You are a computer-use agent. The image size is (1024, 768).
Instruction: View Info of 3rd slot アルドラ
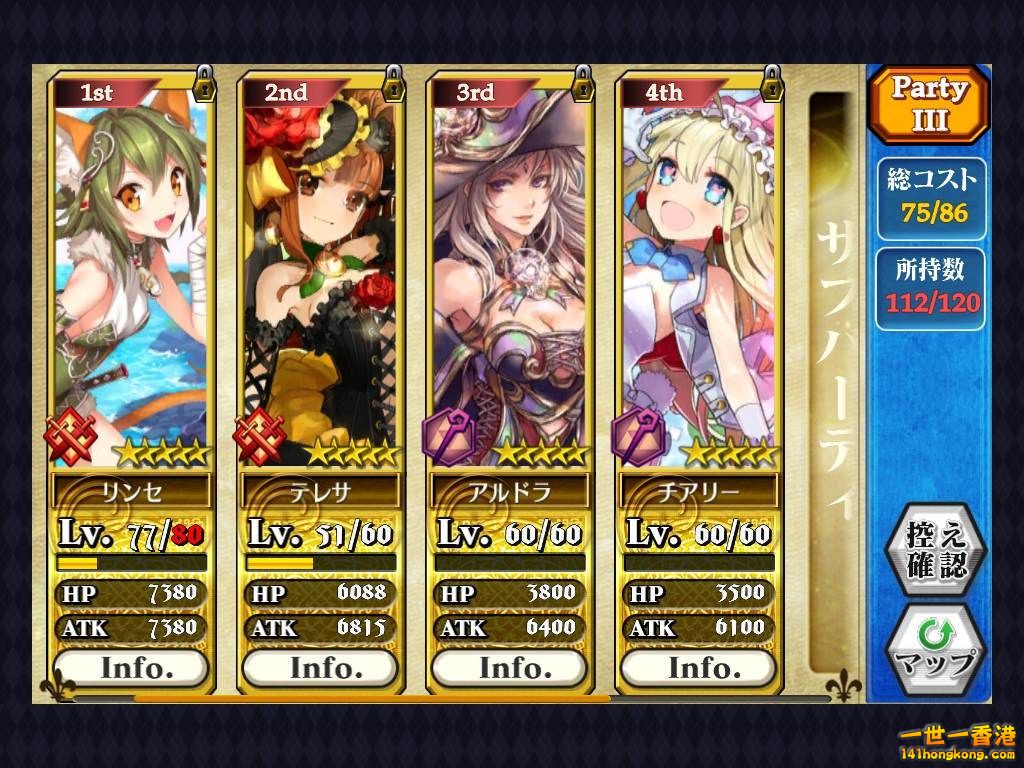point(509,667)
